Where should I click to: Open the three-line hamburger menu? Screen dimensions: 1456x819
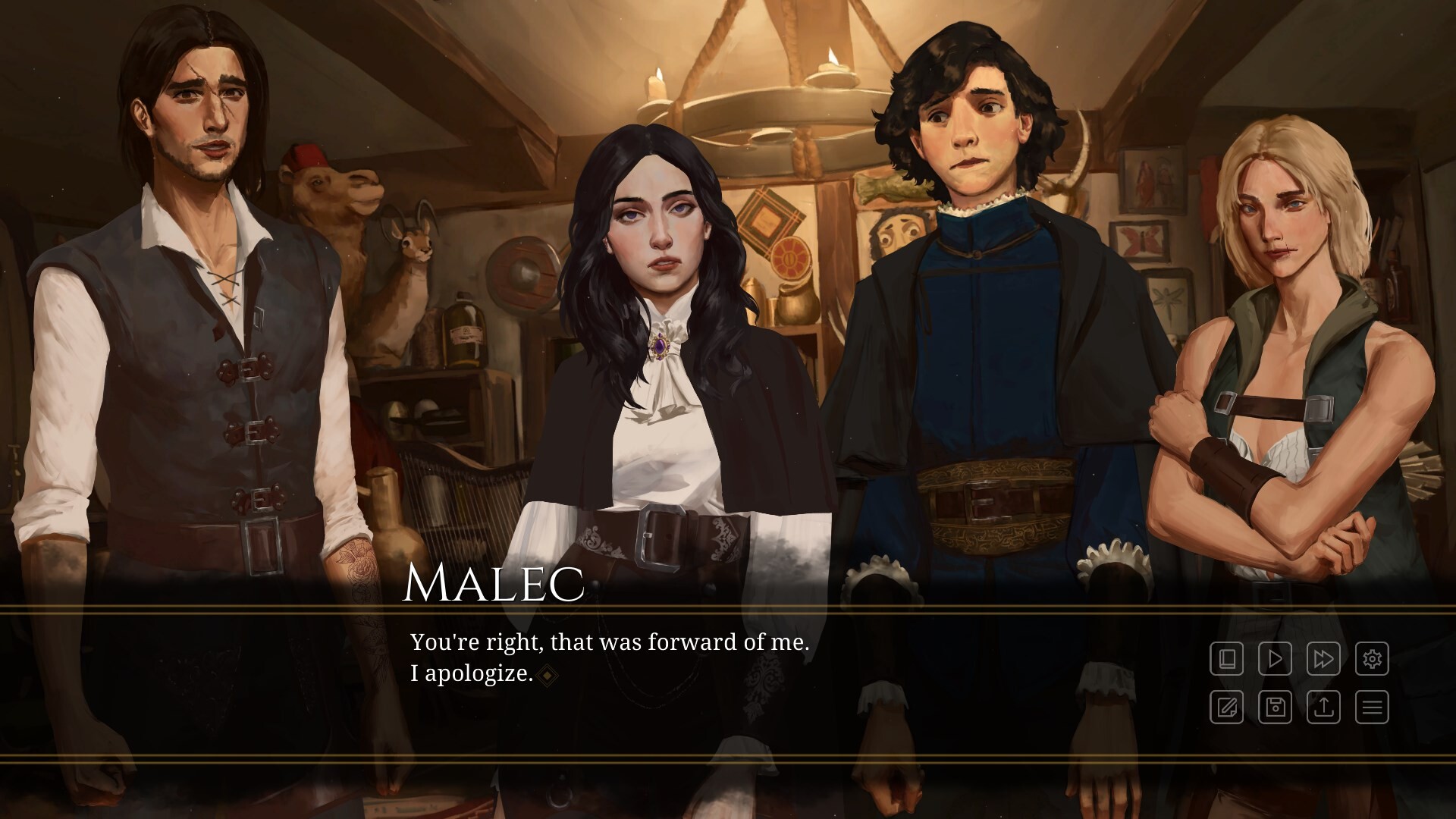pos(1372,707)
